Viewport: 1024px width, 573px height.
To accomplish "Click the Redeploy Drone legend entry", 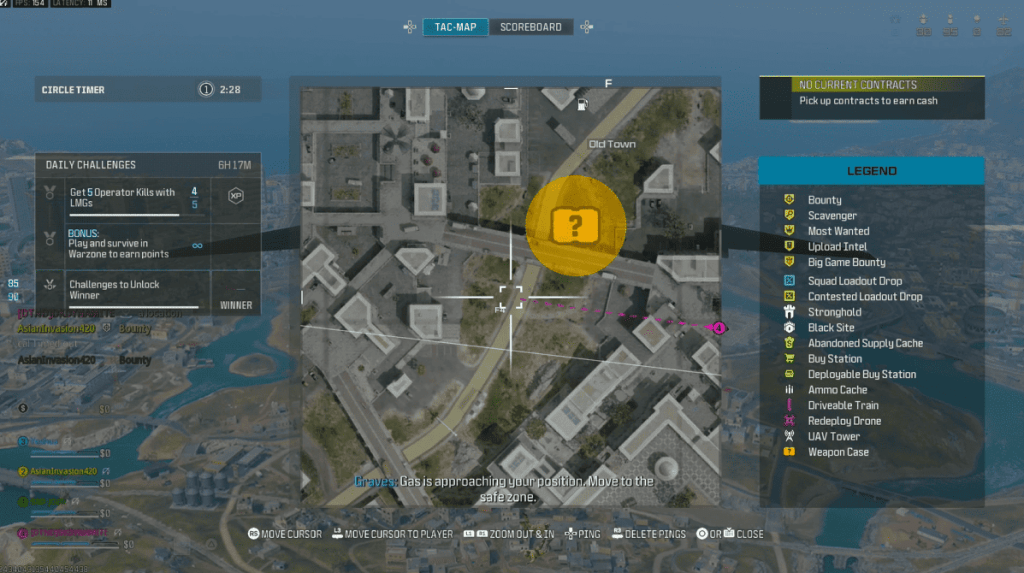I will (x=844, y=421).
